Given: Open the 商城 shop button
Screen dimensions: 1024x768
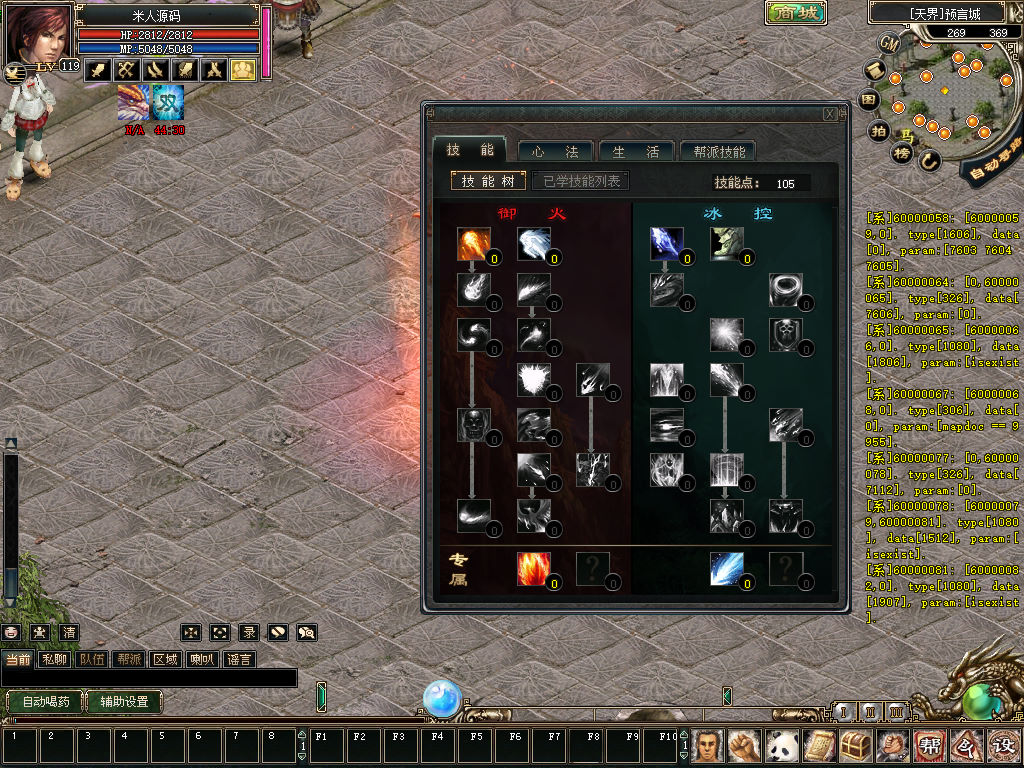Looking at the screenshot, I should click(x=796, y=13).
